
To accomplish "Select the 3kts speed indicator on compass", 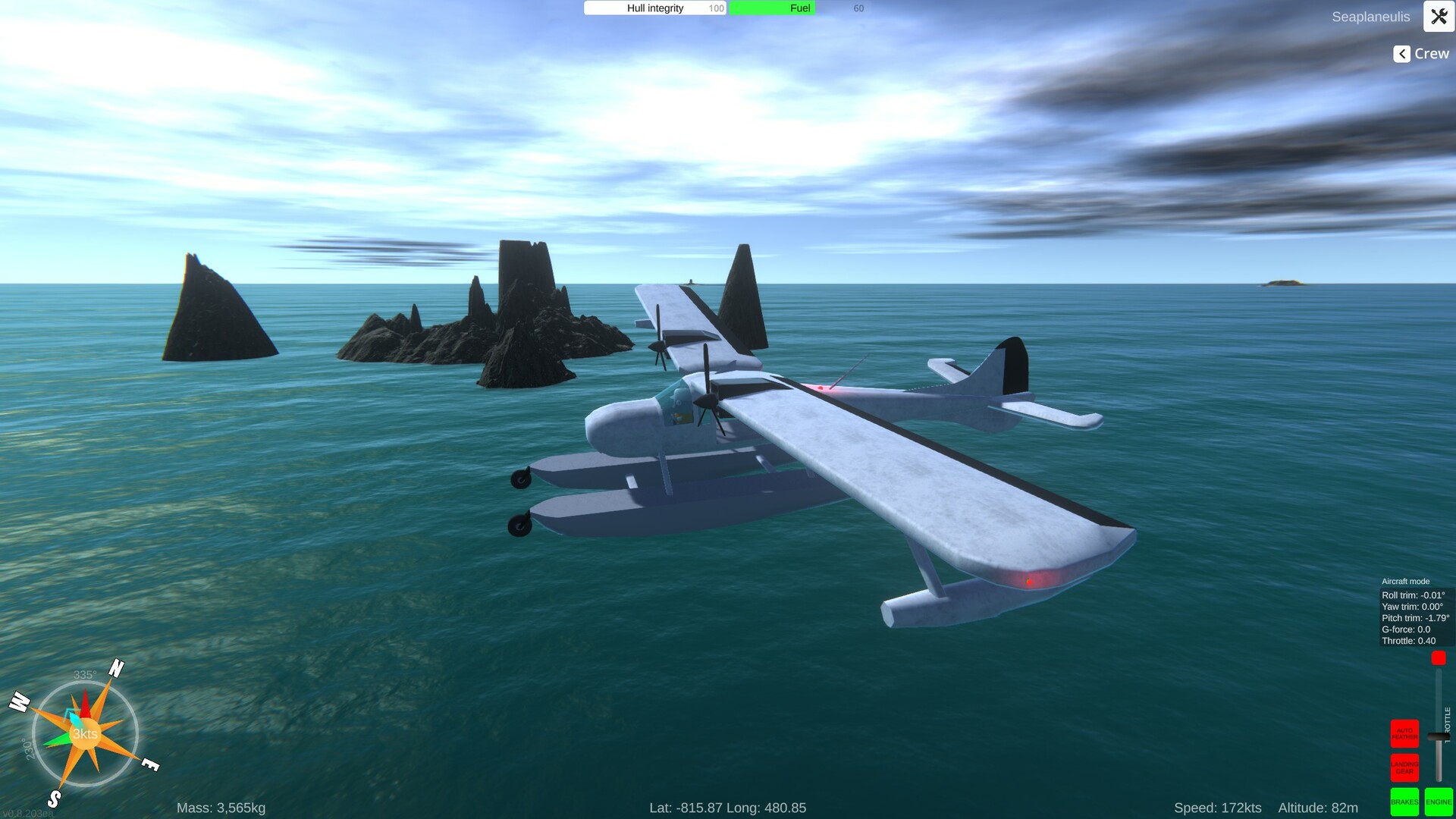I will 84,733.
